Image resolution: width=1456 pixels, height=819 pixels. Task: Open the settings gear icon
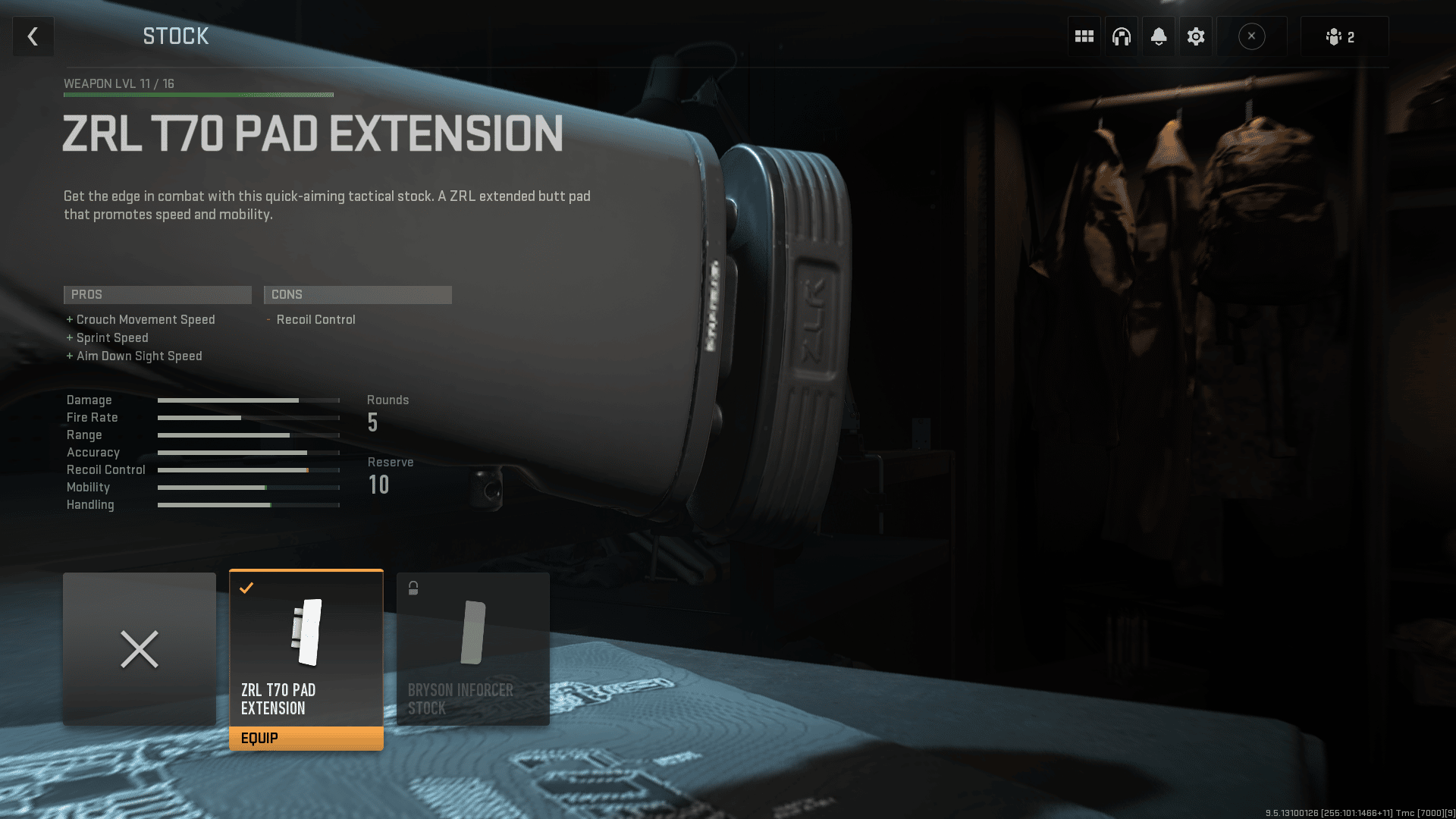pyautogui.click(x=1196, y=36)
